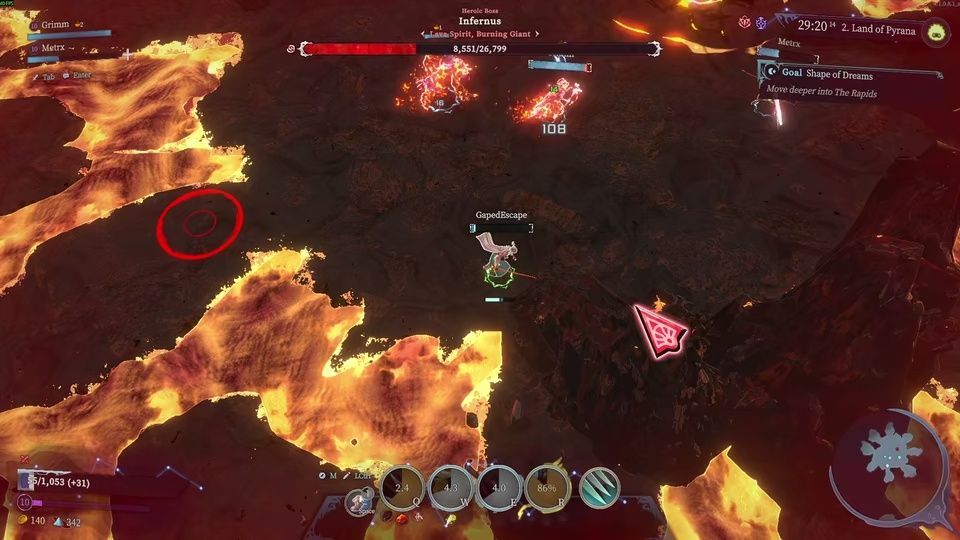Select the Infernus boss name banner
Image resolution: width=960 pixels, height=540 pixels.
tap(480, 21)
